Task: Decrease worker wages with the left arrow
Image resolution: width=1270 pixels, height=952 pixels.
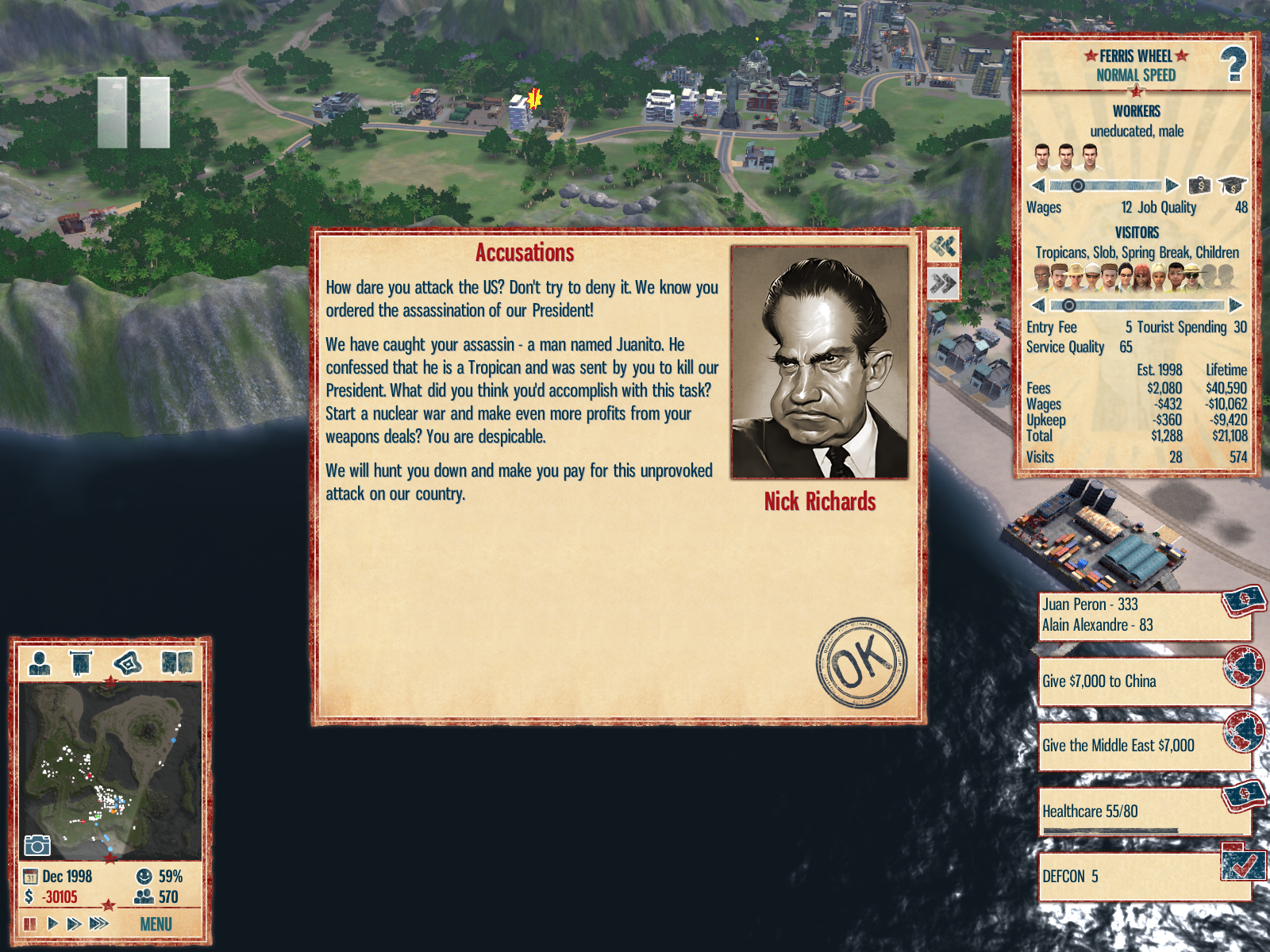Action: [1037, 186]
